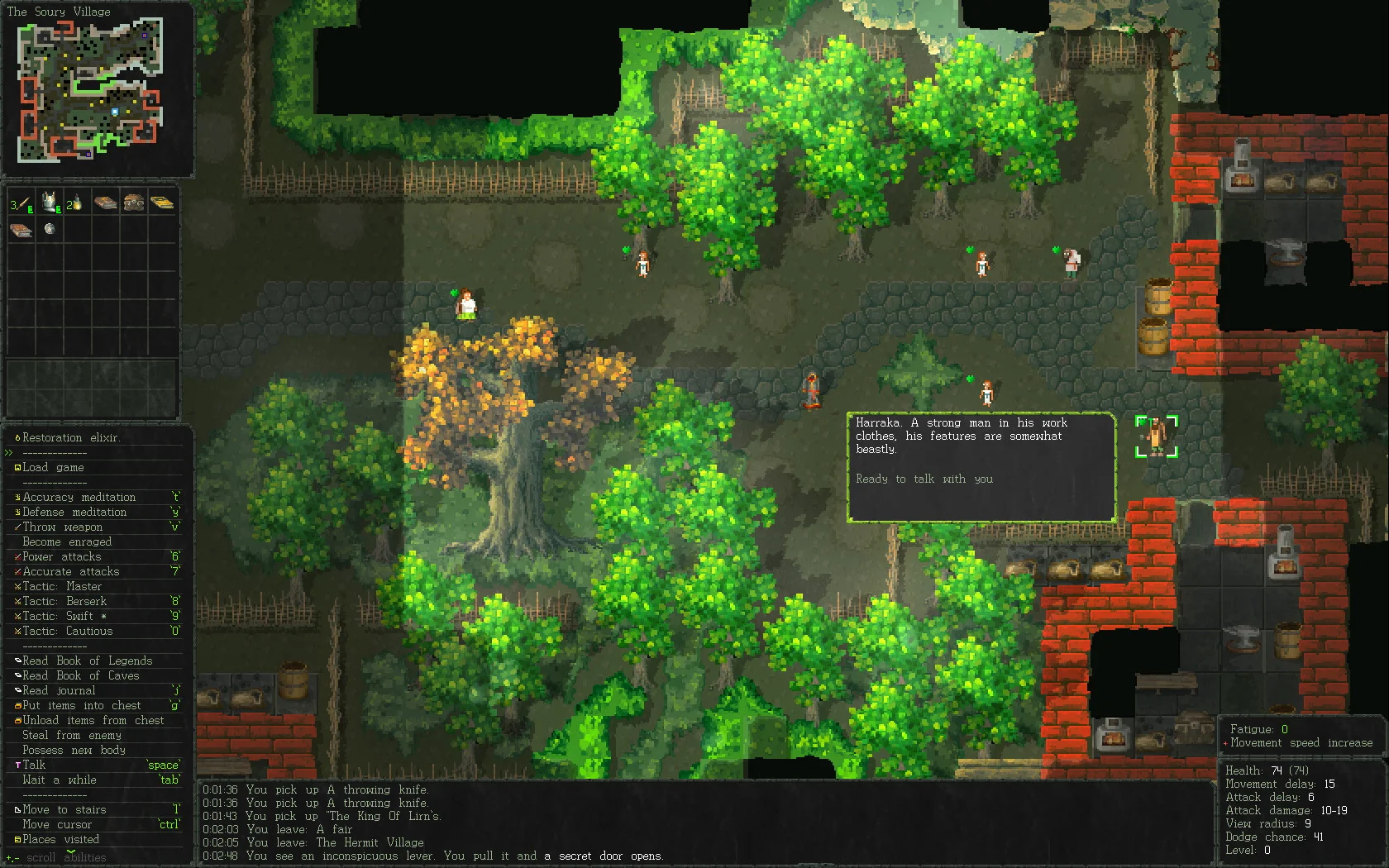The width and height of the screenshot is (1389, 868).
Task: Select the throwing knives inventory slot
Action: tap(21, 203)
